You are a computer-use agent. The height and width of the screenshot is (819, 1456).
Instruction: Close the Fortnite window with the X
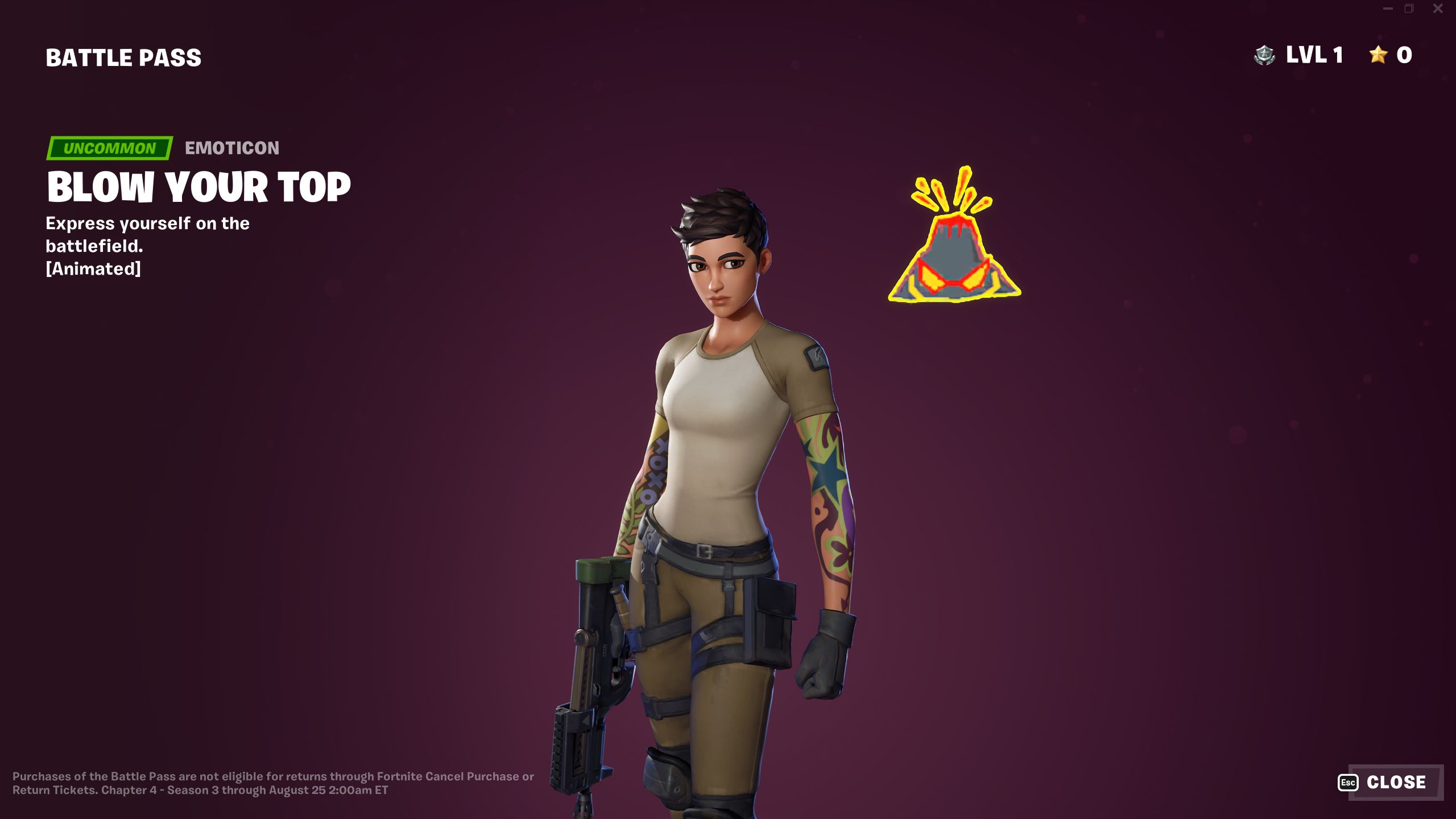[x=1437, y=9]
